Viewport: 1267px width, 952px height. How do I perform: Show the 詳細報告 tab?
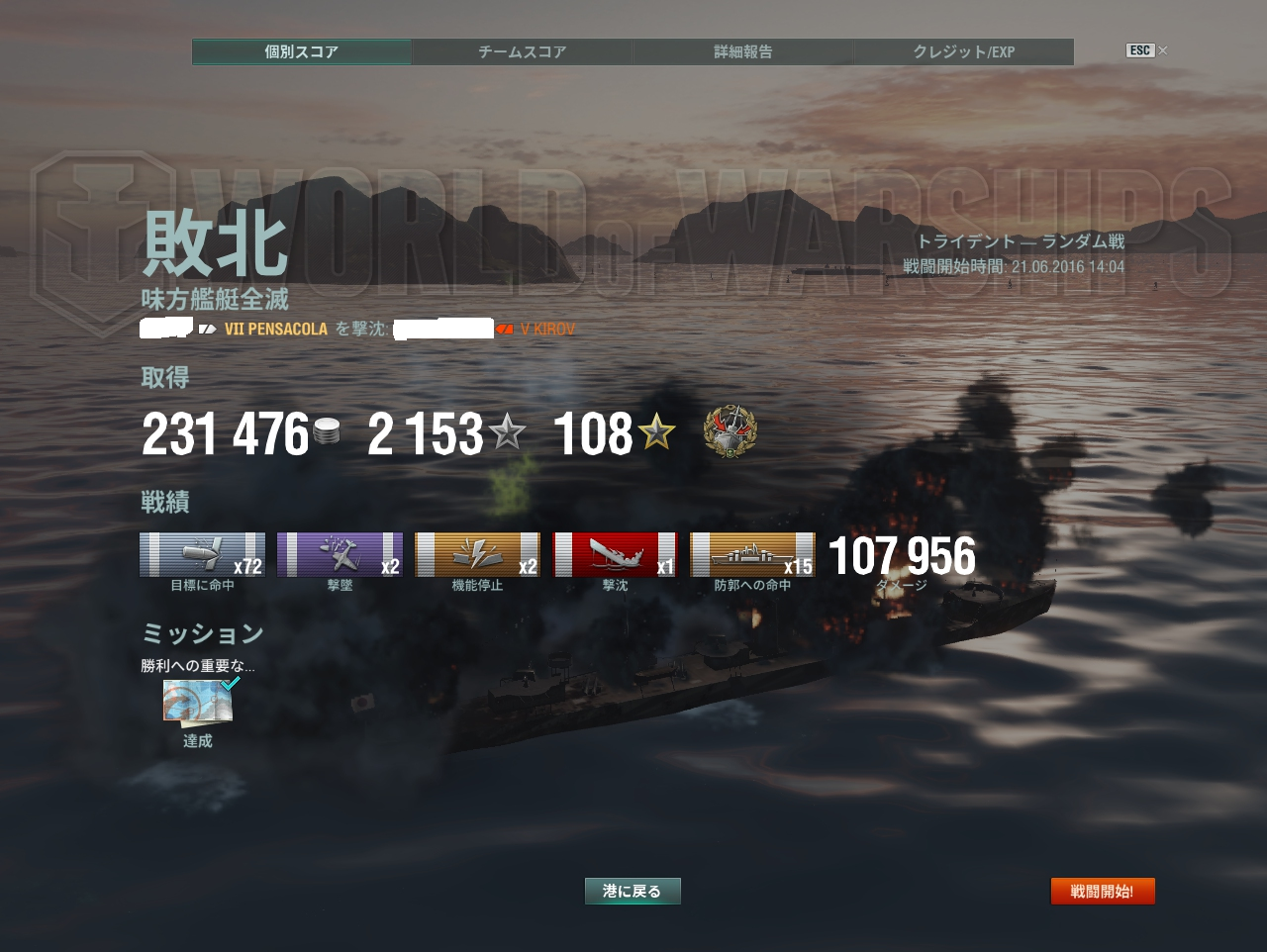(742, 51)
